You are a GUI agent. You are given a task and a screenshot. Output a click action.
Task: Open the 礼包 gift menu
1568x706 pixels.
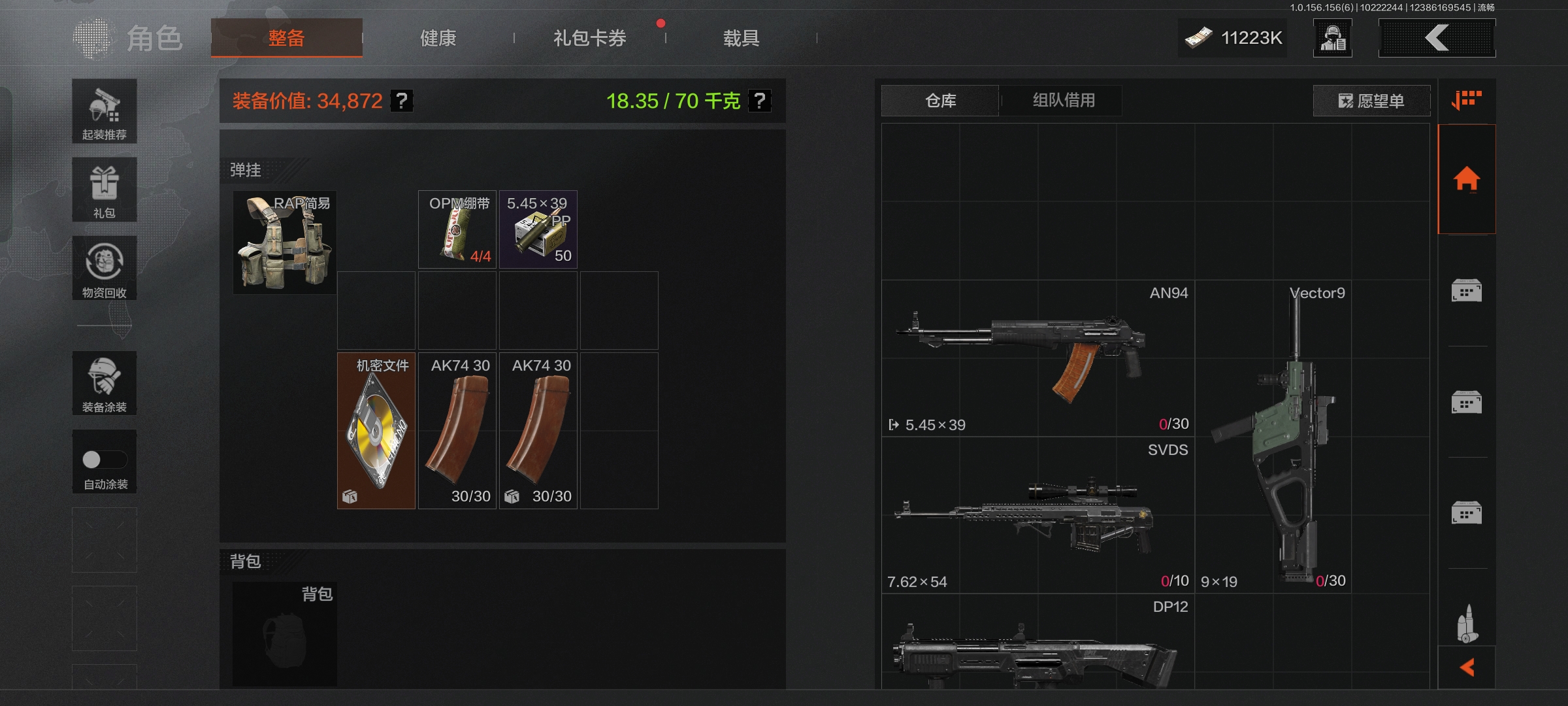click(105, 190)
